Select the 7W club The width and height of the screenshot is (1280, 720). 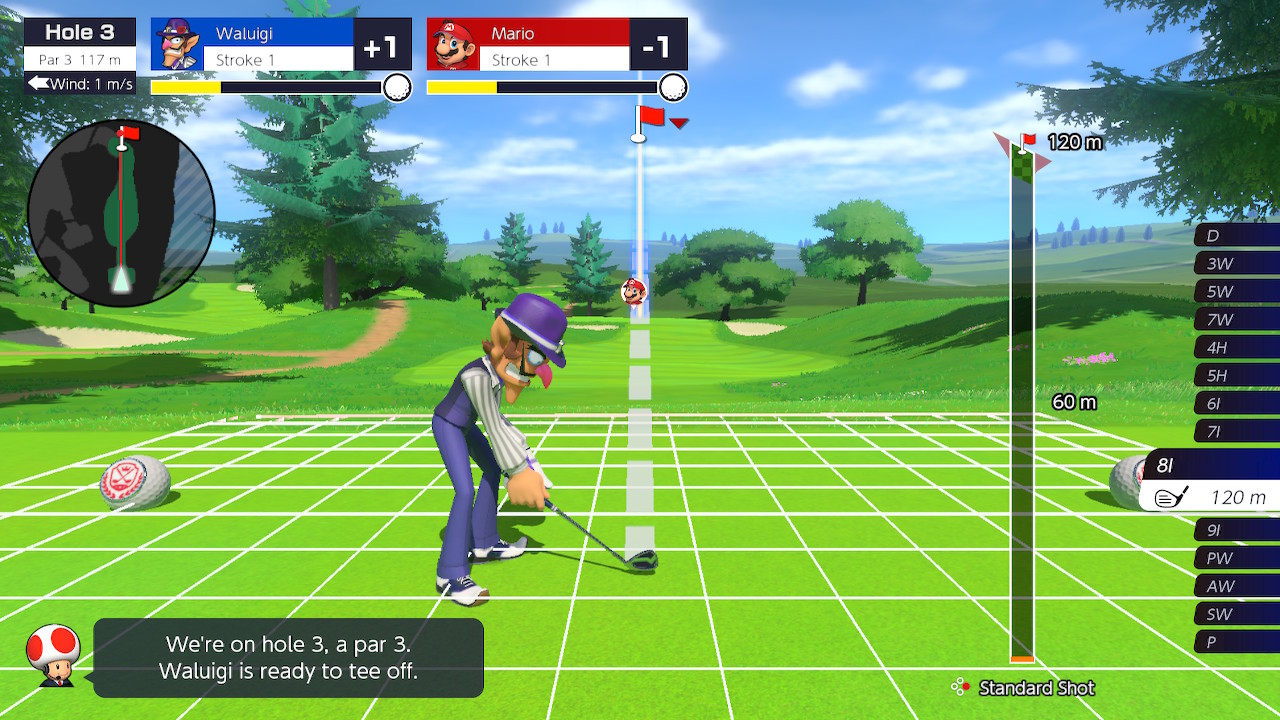[1236, 320]
